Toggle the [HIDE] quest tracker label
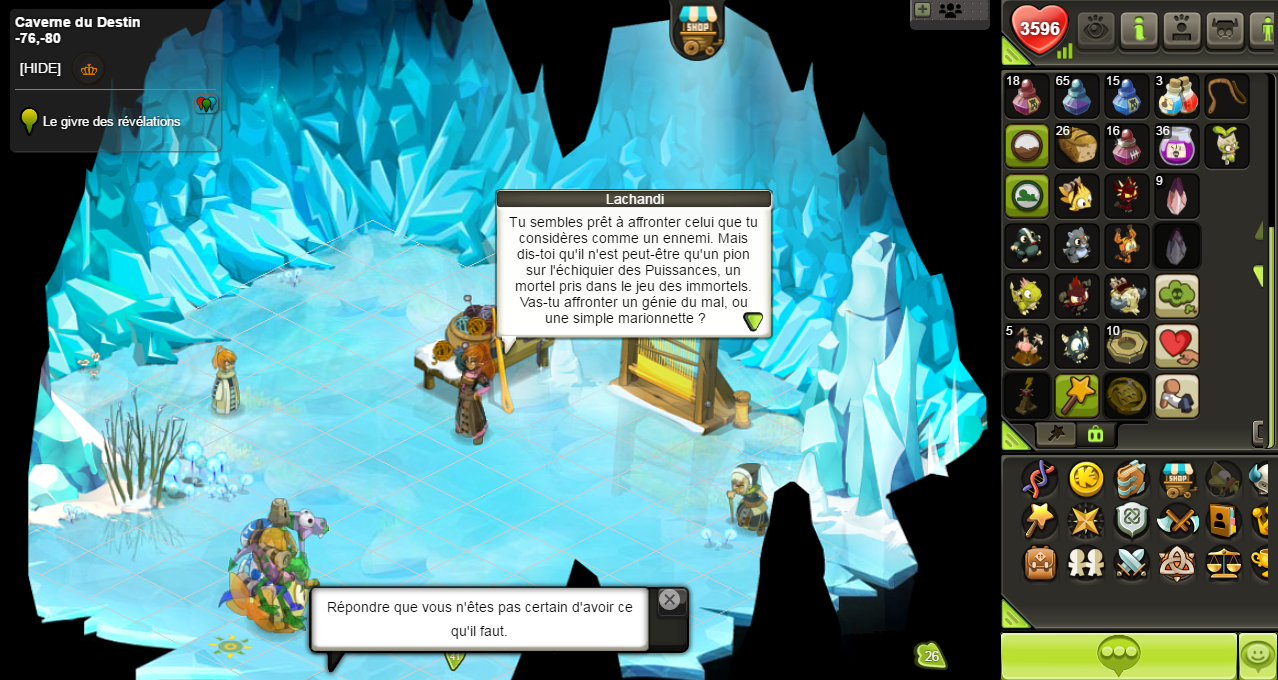This screenshot has width=1278, height=680. [40, 68]
